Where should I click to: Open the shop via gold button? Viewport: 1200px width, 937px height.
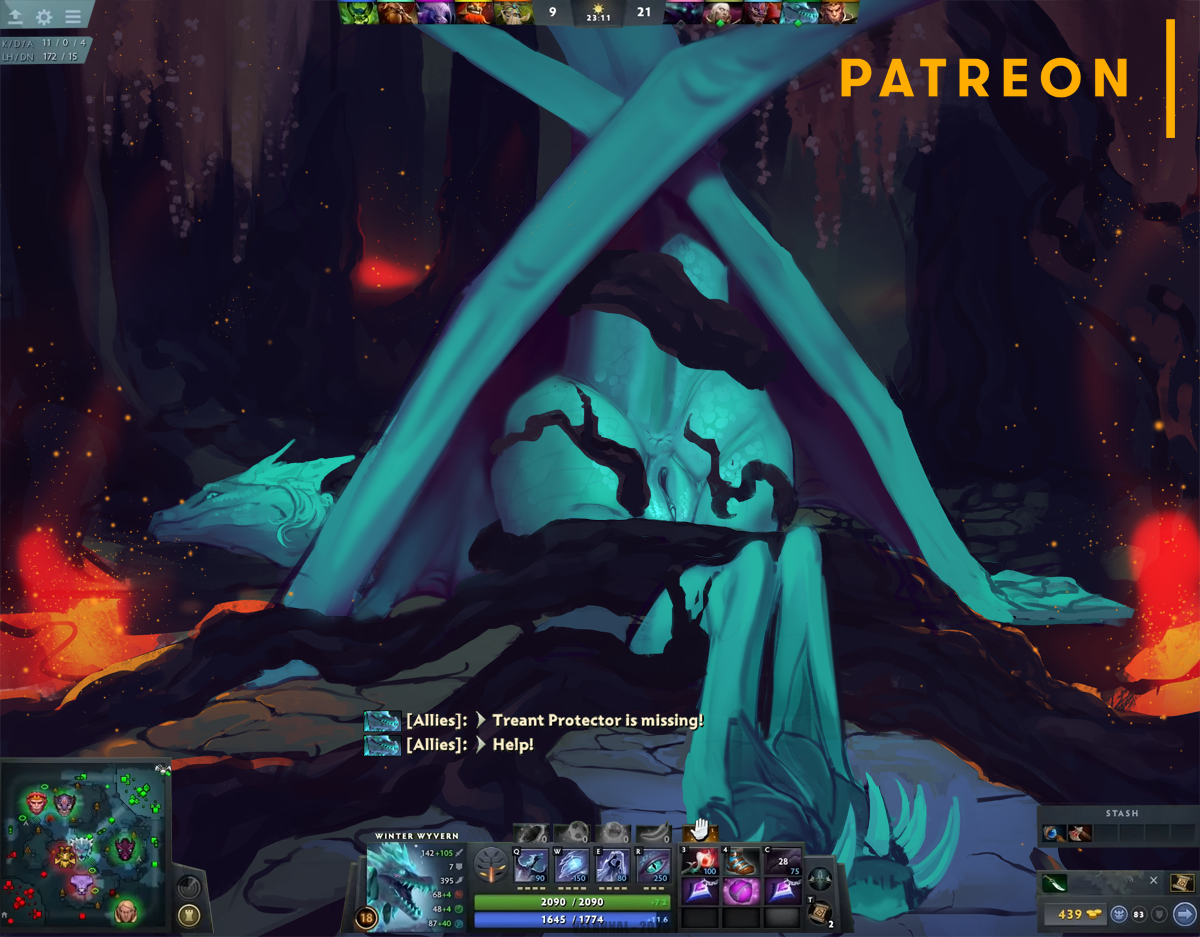point(1071,914)
